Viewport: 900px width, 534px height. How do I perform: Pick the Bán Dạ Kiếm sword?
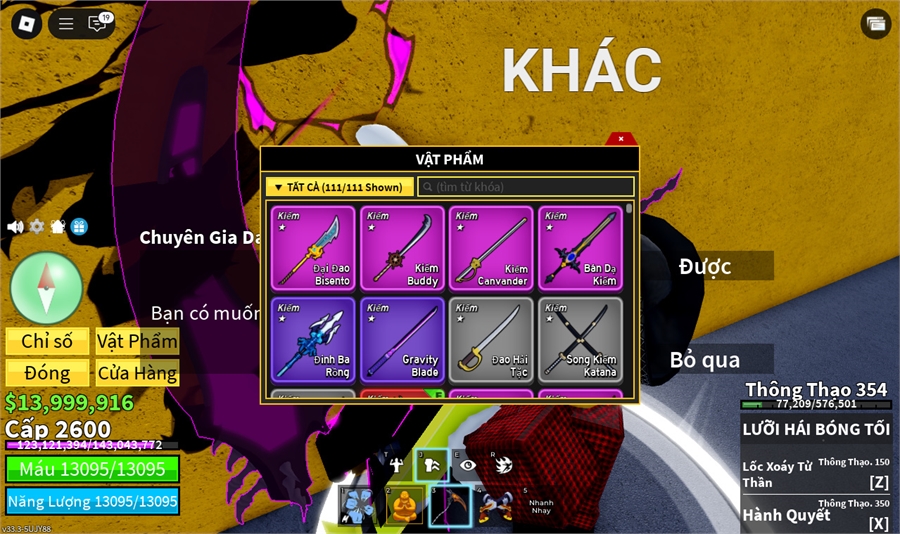[580, 248]
